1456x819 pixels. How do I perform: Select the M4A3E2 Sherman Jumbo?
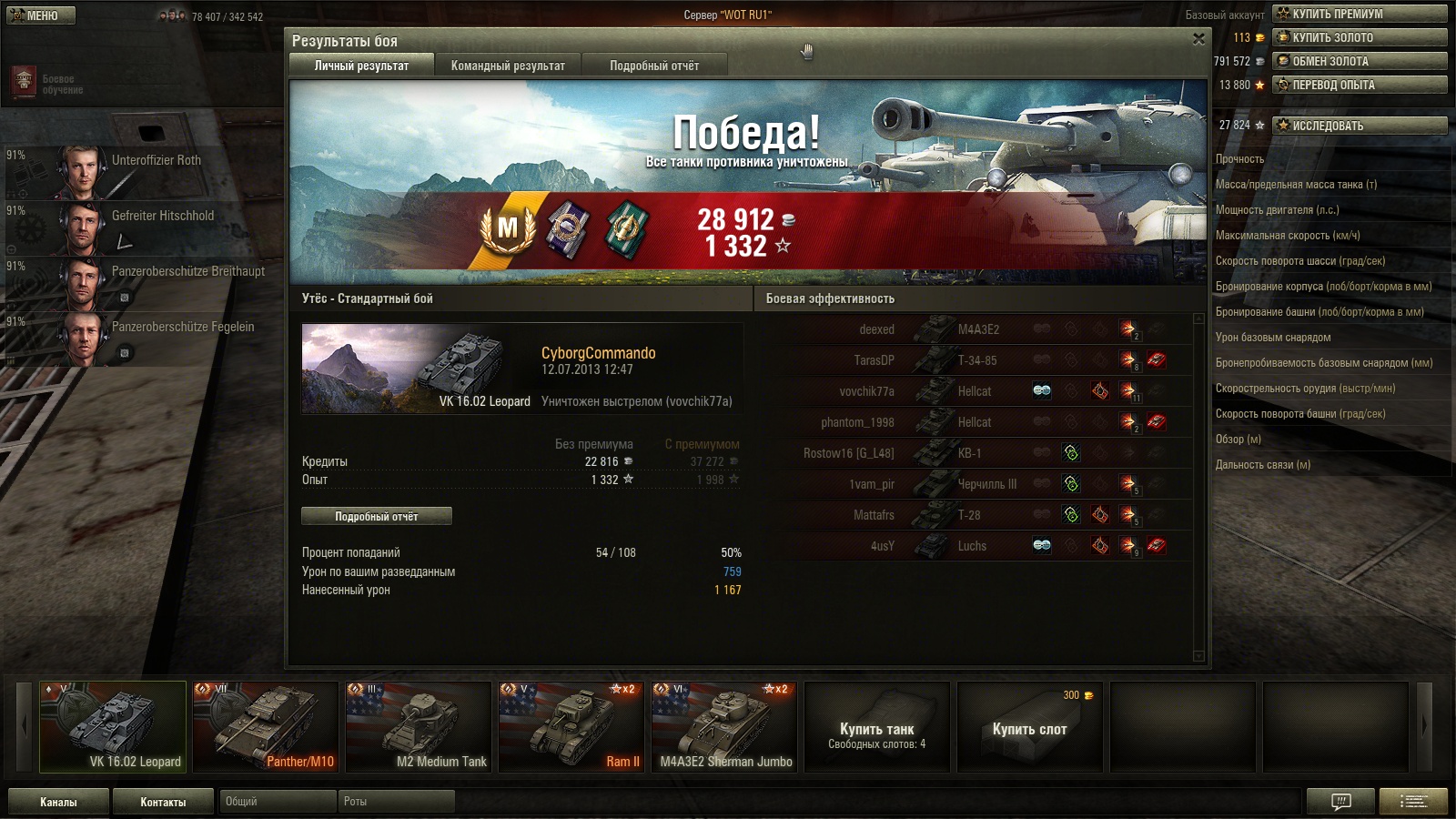point(724,727)
